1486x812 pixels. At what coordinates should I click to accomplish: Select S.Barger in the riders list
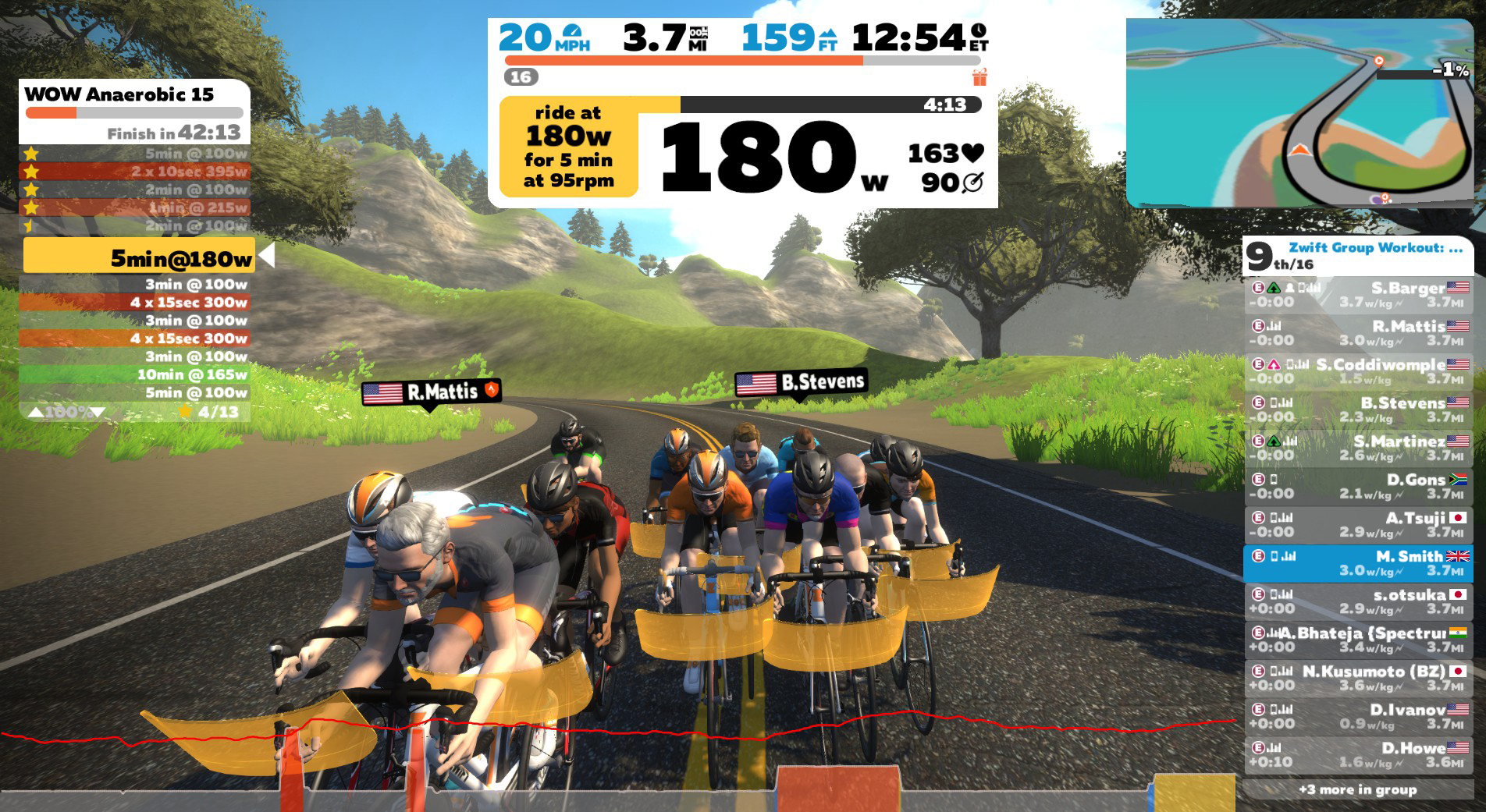1358,295
